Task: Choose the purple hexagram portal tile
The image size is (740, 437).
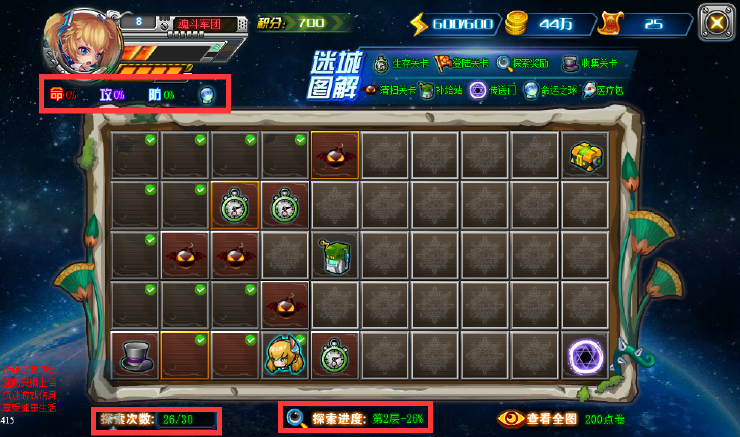Action: pyautogui.click(x=584, y=354)
